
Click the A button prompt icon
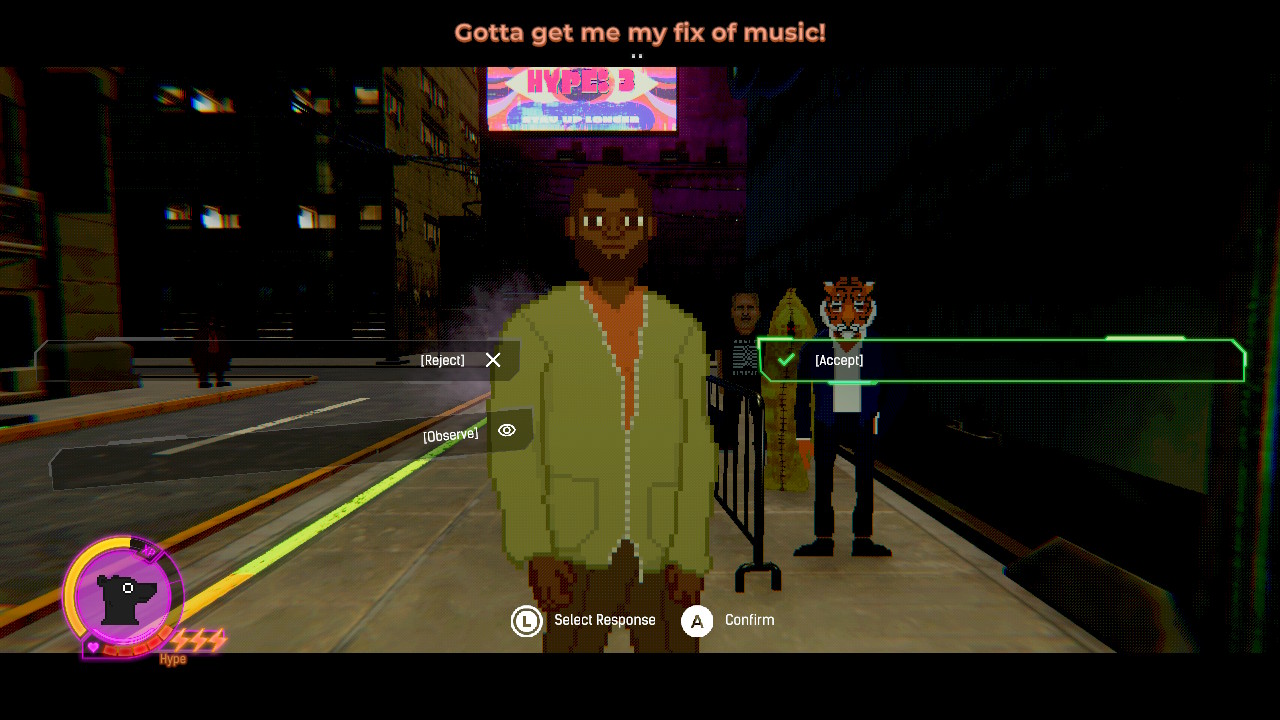(x=696, y=620)
